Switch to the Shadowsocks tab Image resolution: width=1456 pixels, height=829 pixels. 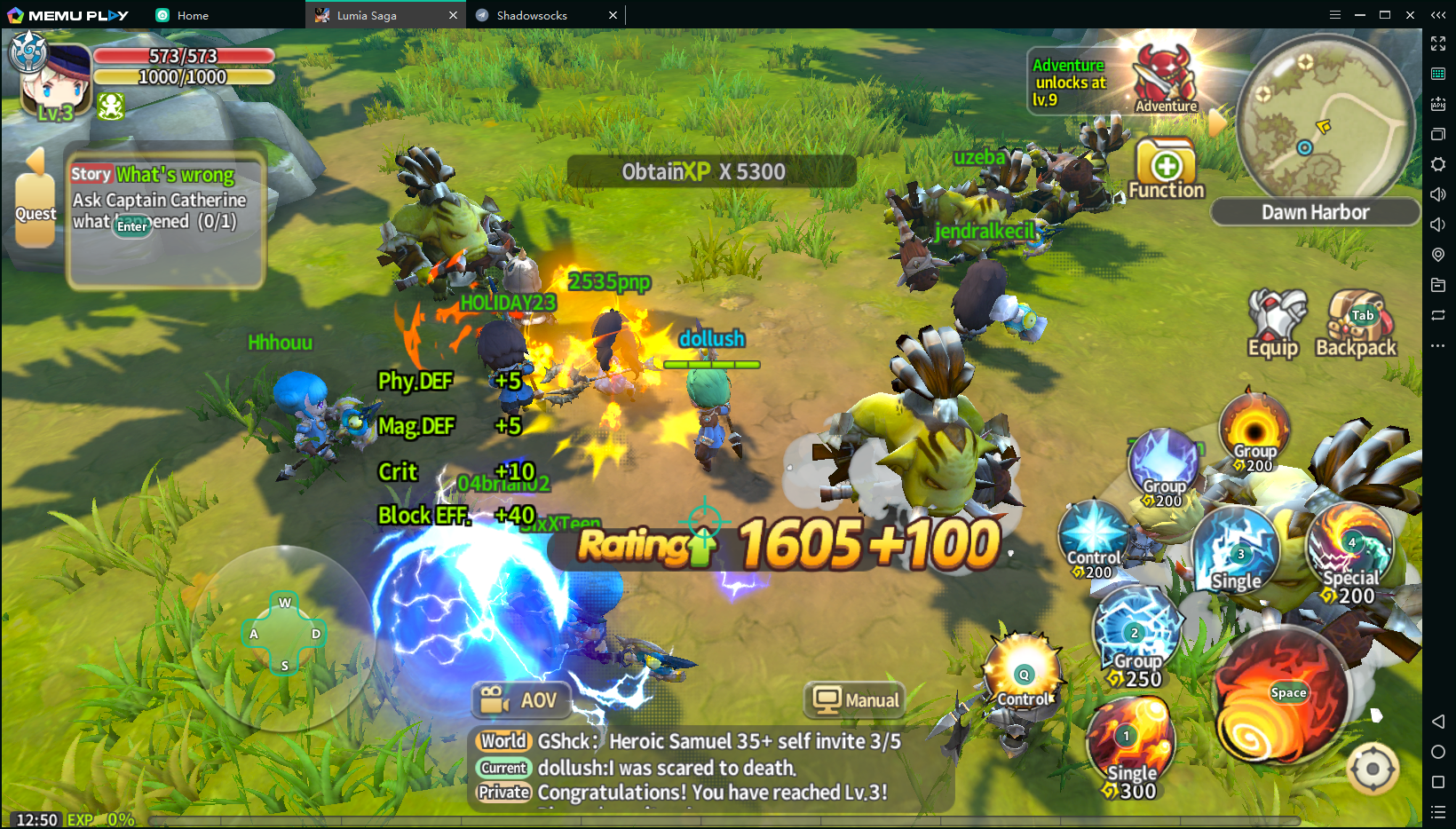coord(533,15)
